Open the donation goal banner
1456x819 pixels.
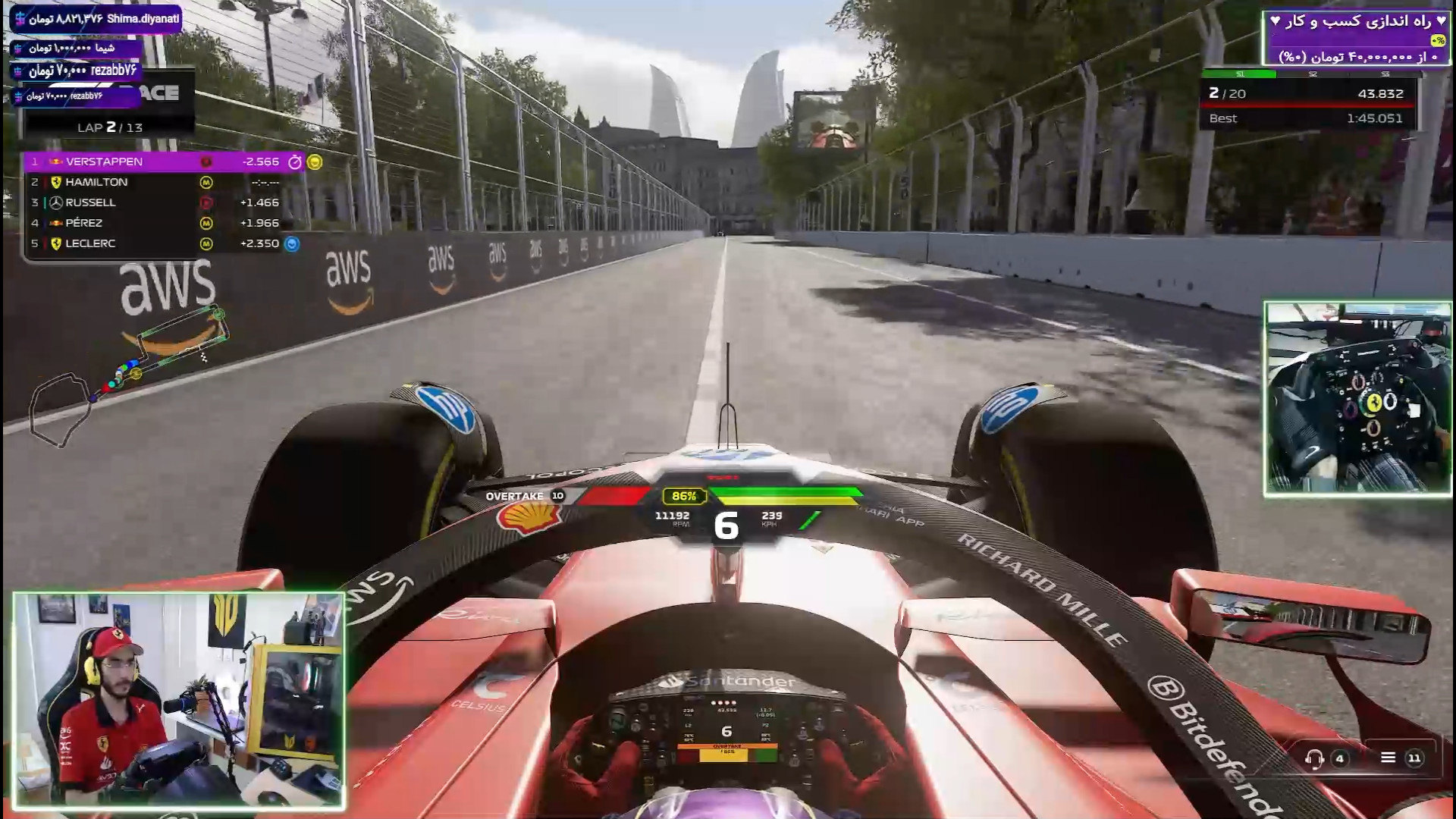click(x=1355, y=38)
